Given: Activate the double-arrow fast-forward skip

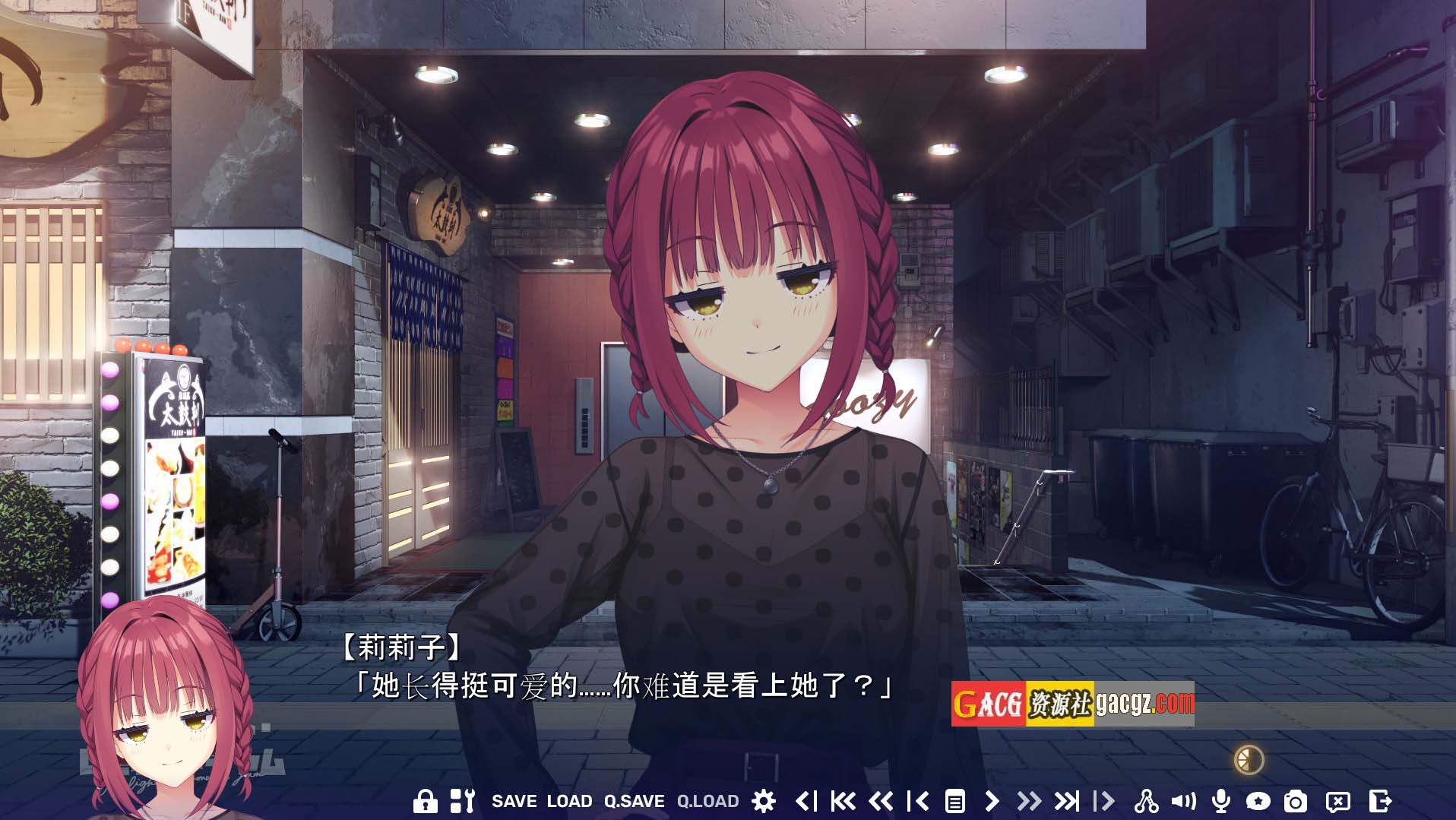Looking at the screenshot, I should tap(1028, 801).
